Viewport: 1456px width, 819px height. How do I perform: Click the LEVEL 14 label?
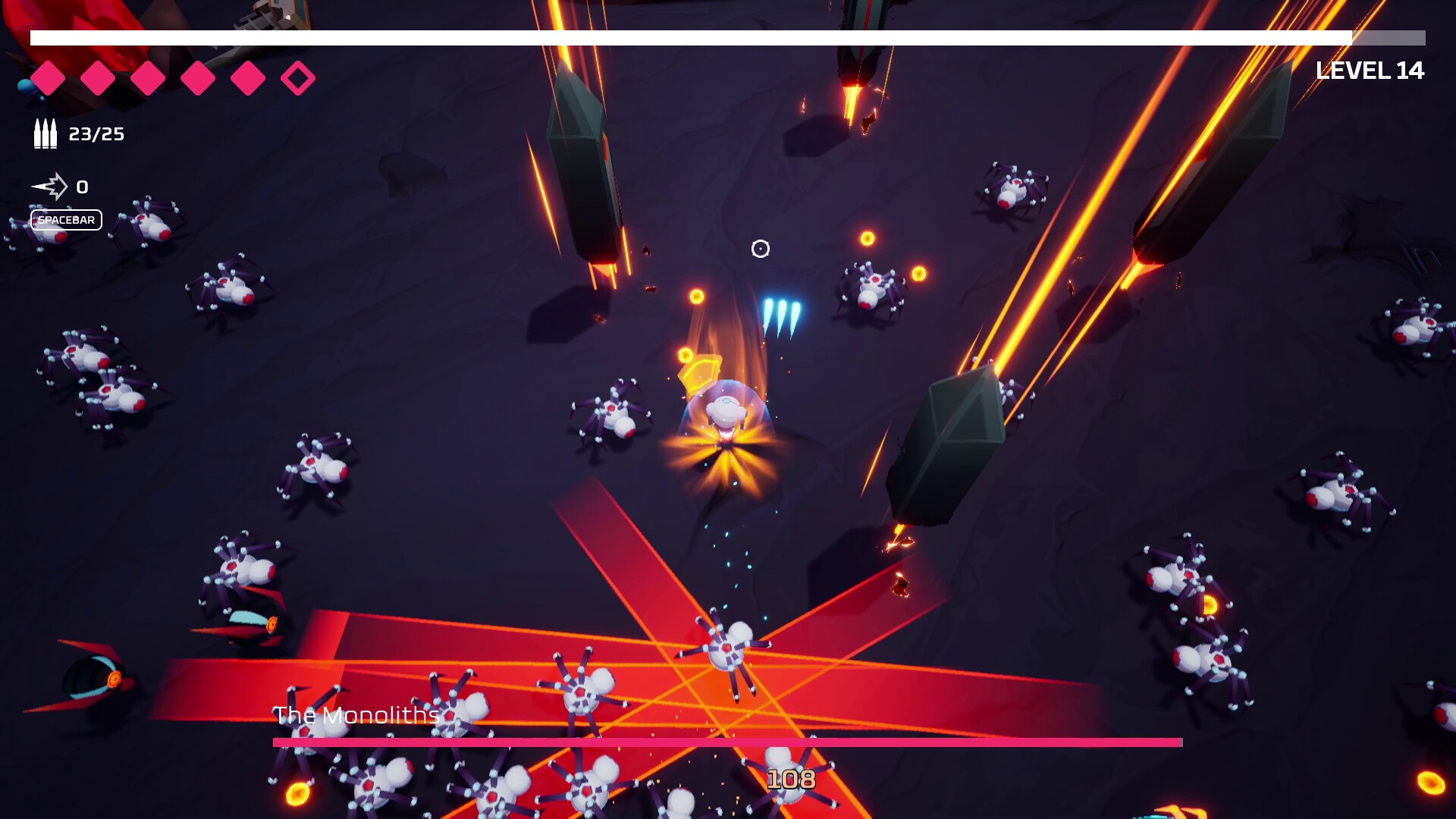click(1368, 70)
